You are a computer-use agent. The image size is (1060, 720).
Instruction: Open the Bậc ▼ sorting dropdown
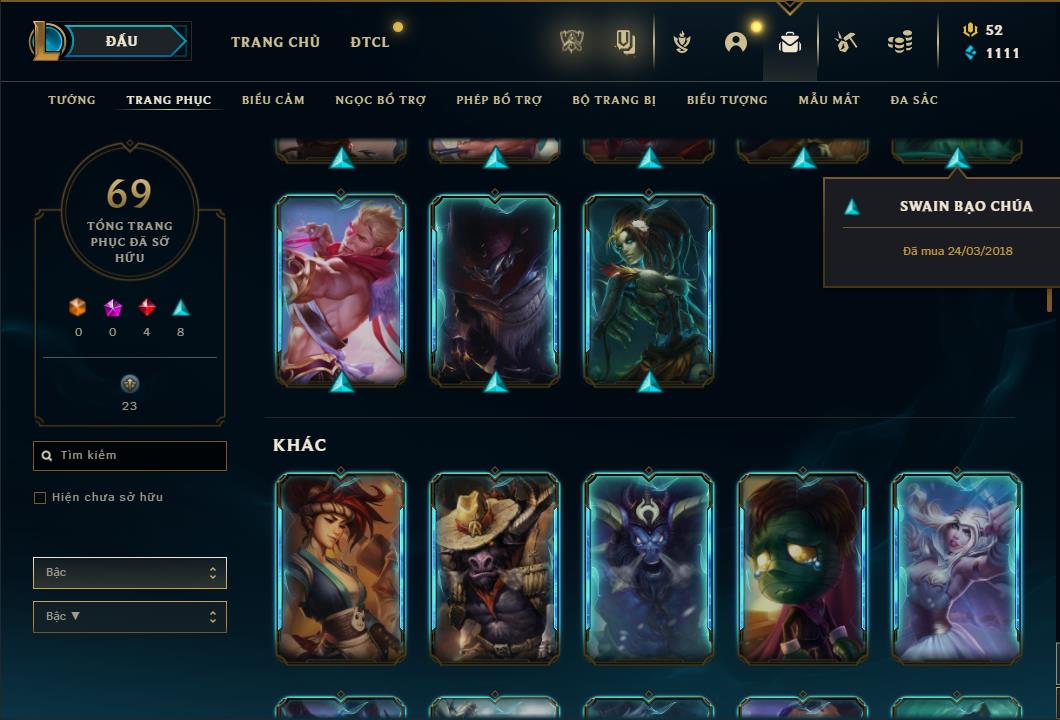130,617
